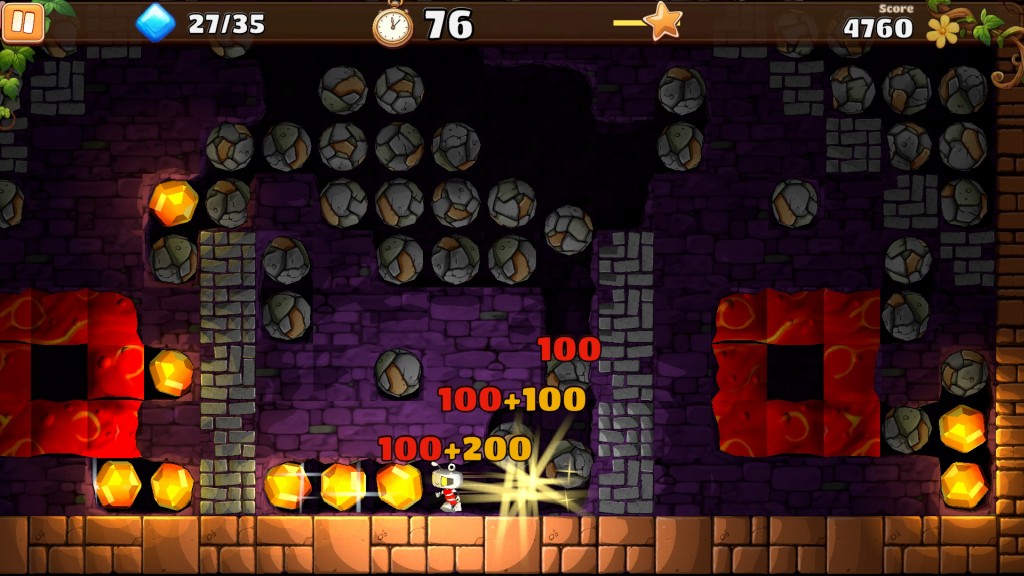1024x576 pixels.
Task: Pause the game with the orange button
Action: pyautogui.click(x=23, y=23)
